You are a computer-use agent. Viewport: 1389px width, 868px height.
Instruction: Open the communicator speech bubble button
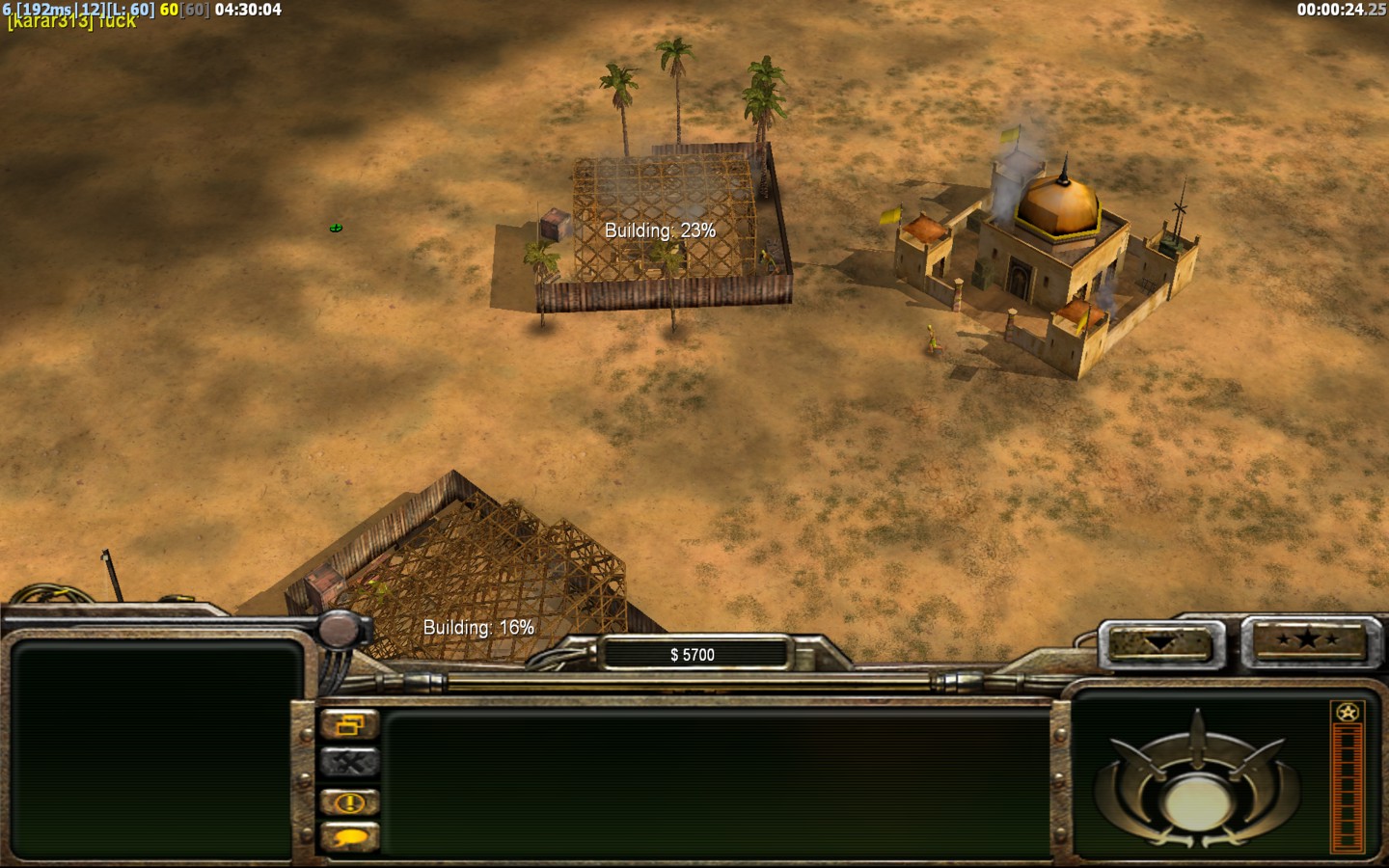349,837
